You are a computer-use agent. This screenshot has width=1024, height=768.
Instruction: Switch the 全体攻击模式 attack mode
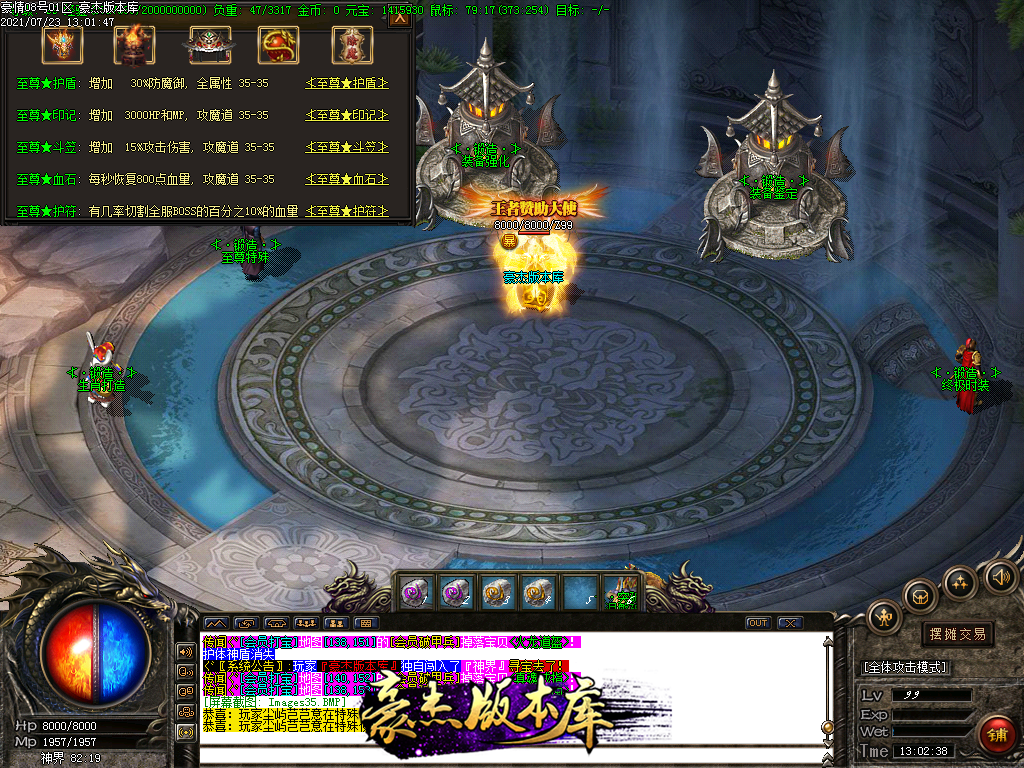pyautogui.click(x=906, y=667)
